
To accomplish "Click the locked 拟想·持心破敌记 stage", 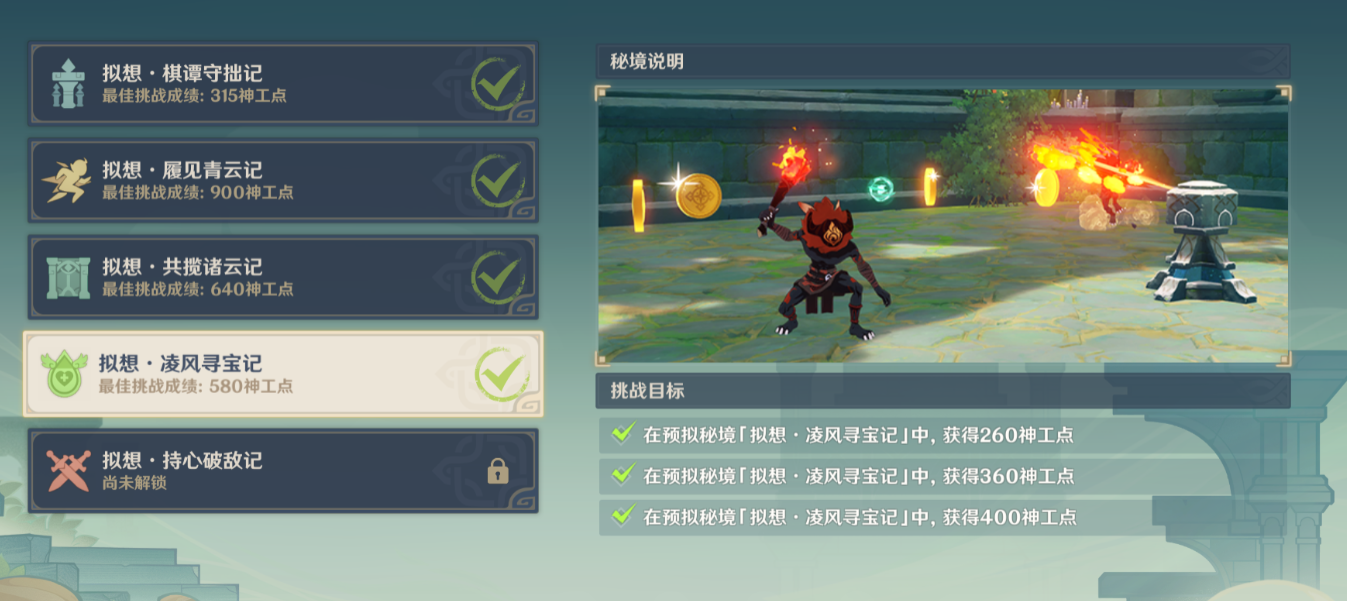I will point(283,471).
